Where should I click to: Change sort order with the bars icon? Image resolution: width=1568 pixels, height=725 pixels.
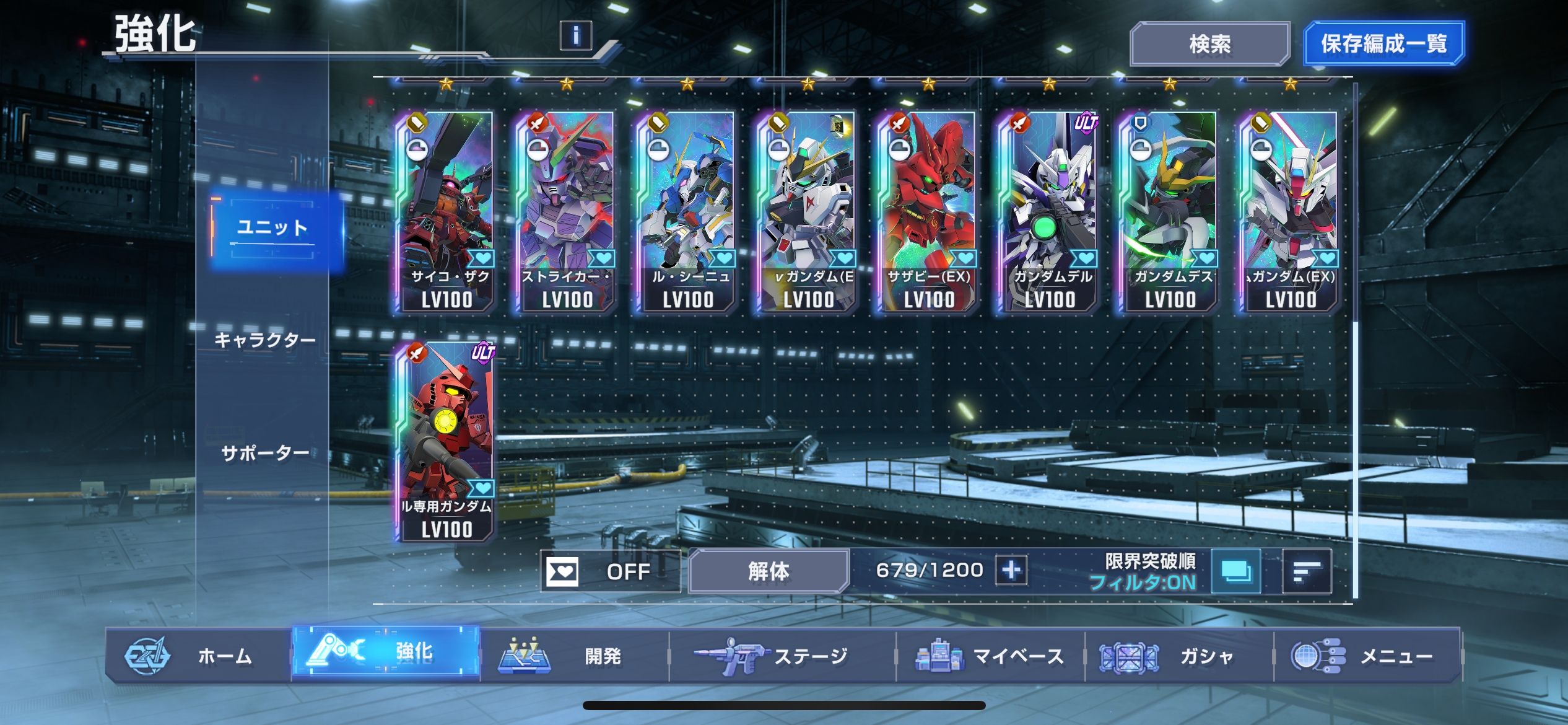pyautogui.click(x=1306, y=571)
